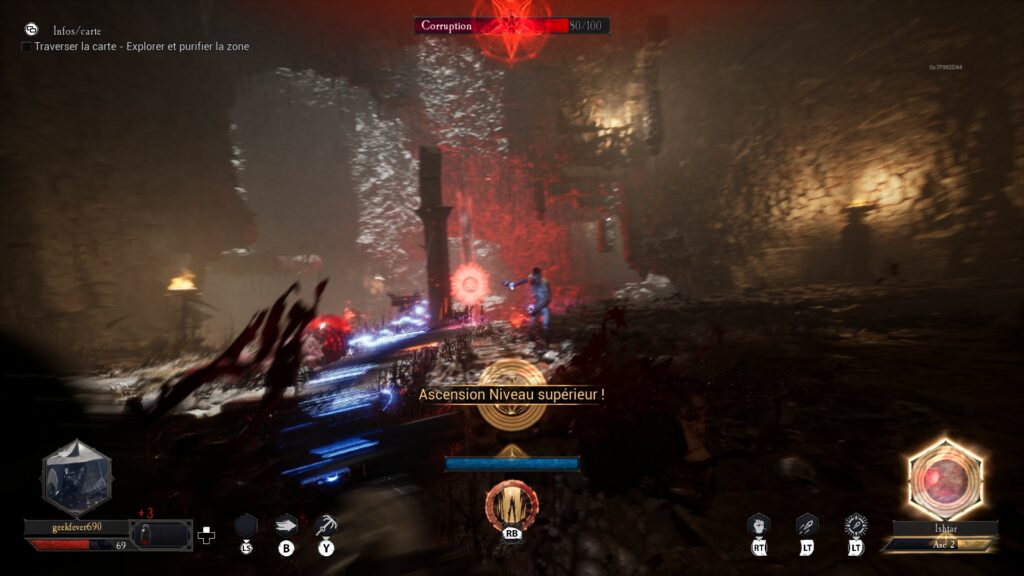Click the empty dark hexagon ability slot

tap(246, 524)
